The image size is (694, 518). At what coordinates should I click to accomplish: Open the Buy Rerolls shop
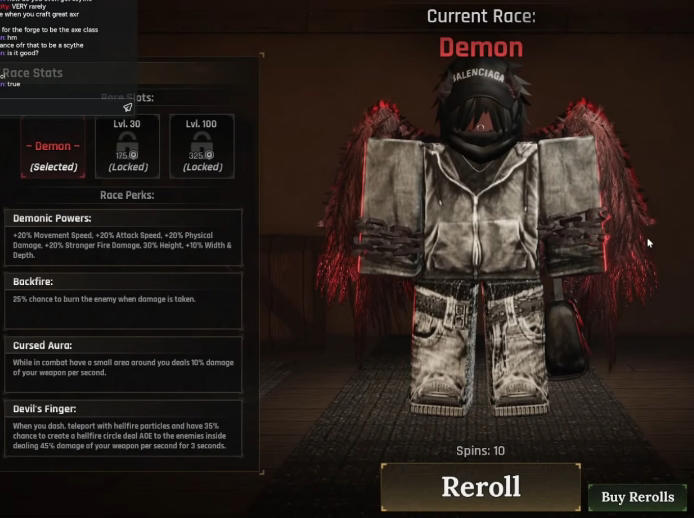(637, 497)
